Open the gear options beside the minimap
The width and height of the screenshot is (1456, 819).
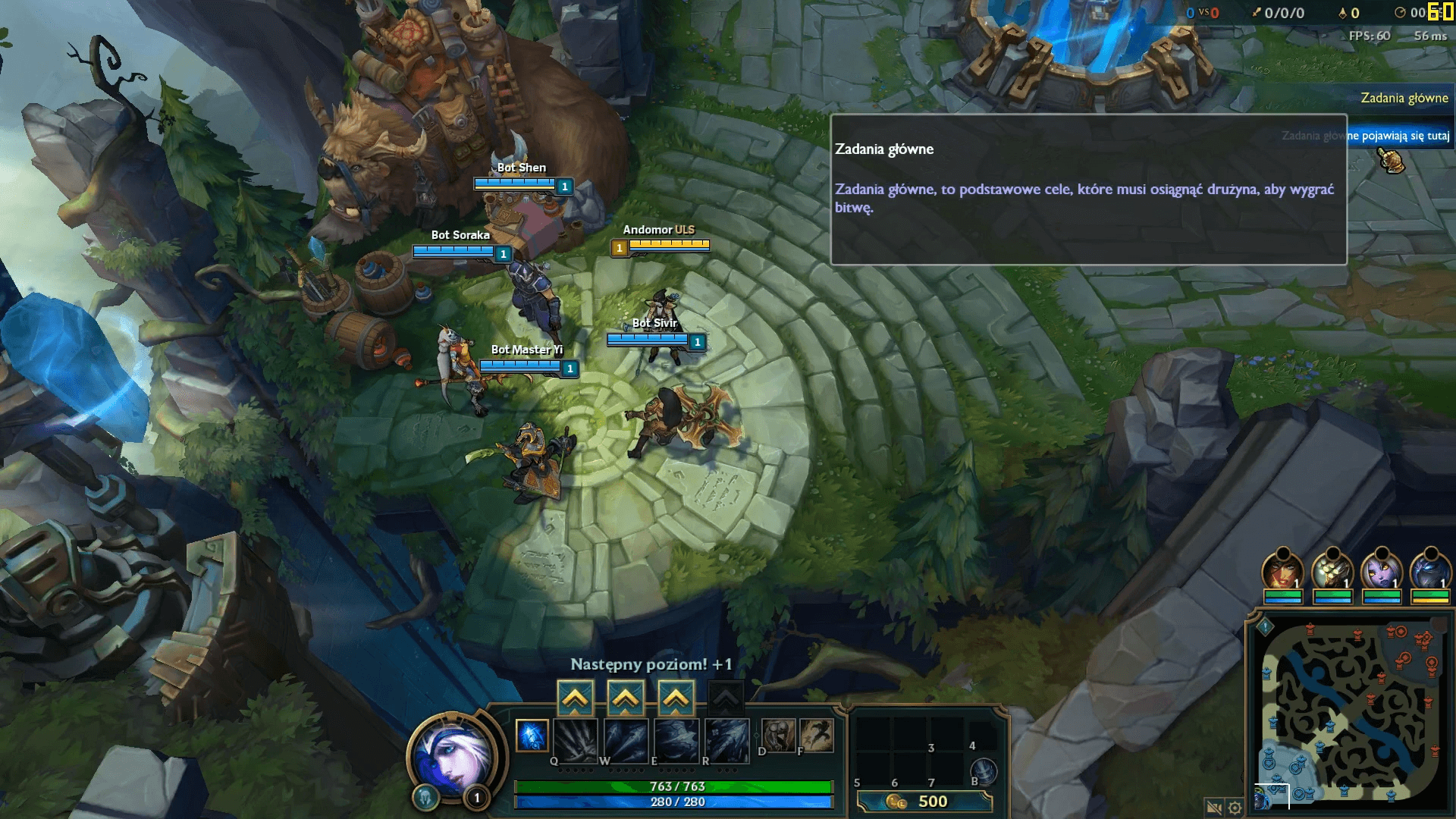point(1235,808)
